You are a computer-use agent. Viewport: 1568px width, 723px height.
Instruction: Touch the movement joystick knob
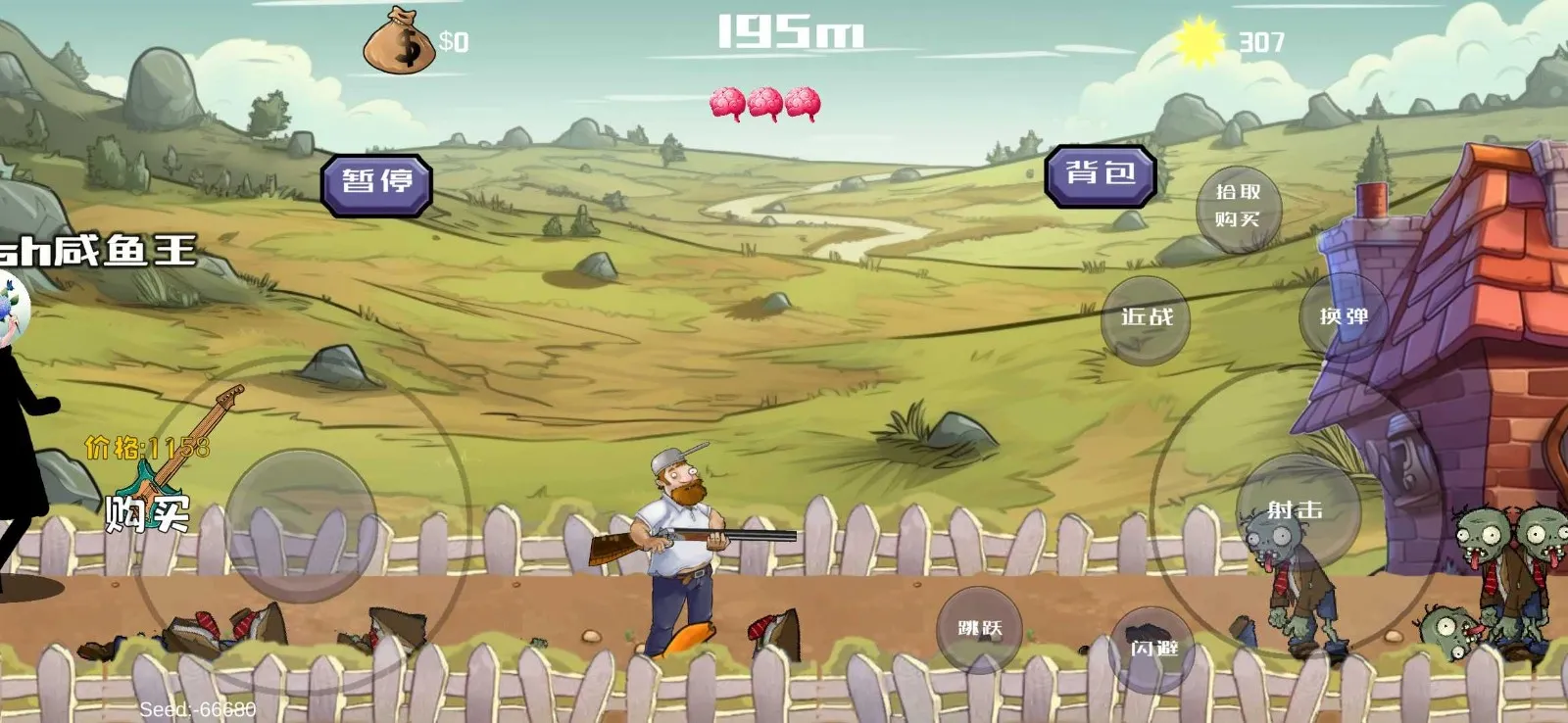coord(302,526)
